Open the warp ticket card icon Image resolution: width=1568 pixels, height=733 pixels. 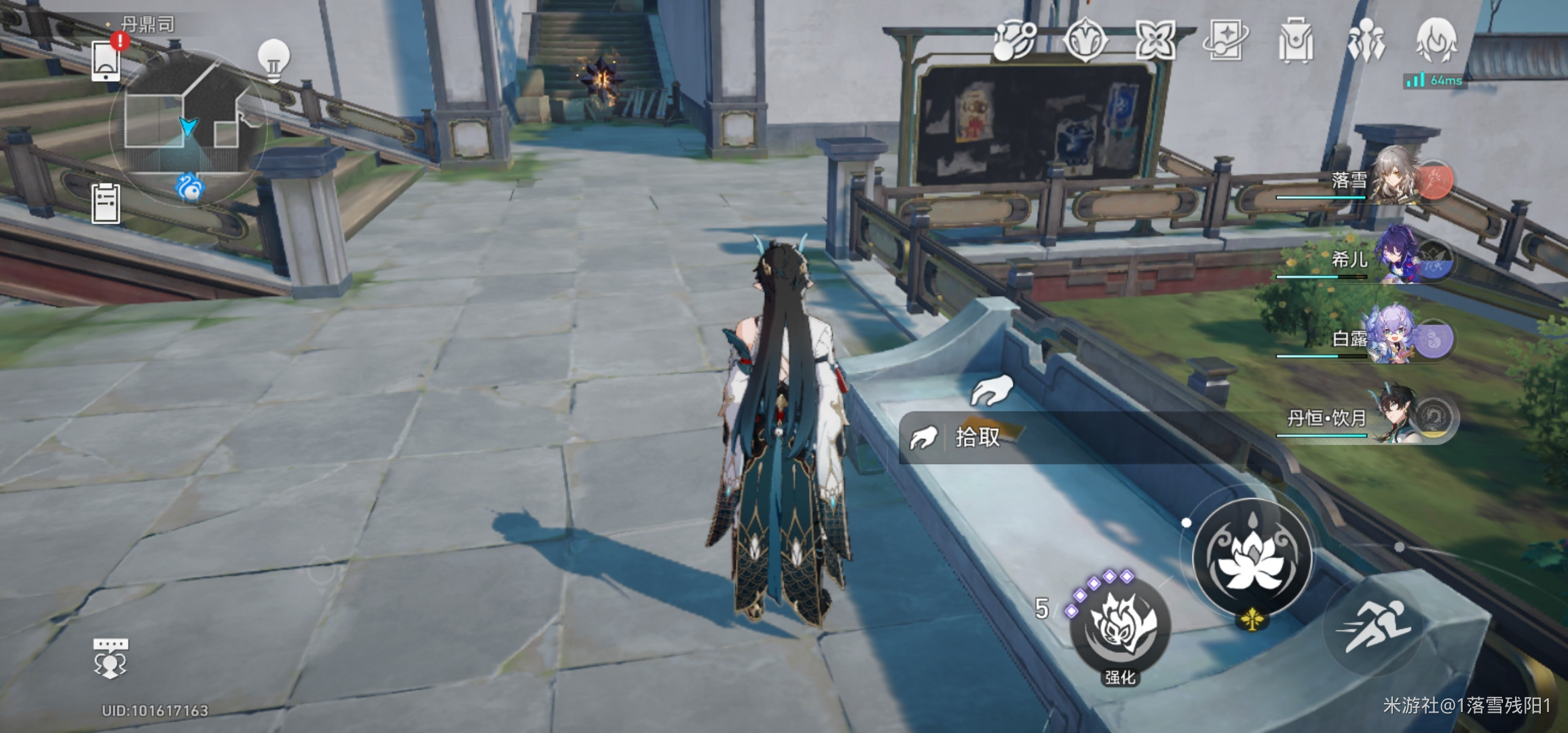[x=1225, y=39]
